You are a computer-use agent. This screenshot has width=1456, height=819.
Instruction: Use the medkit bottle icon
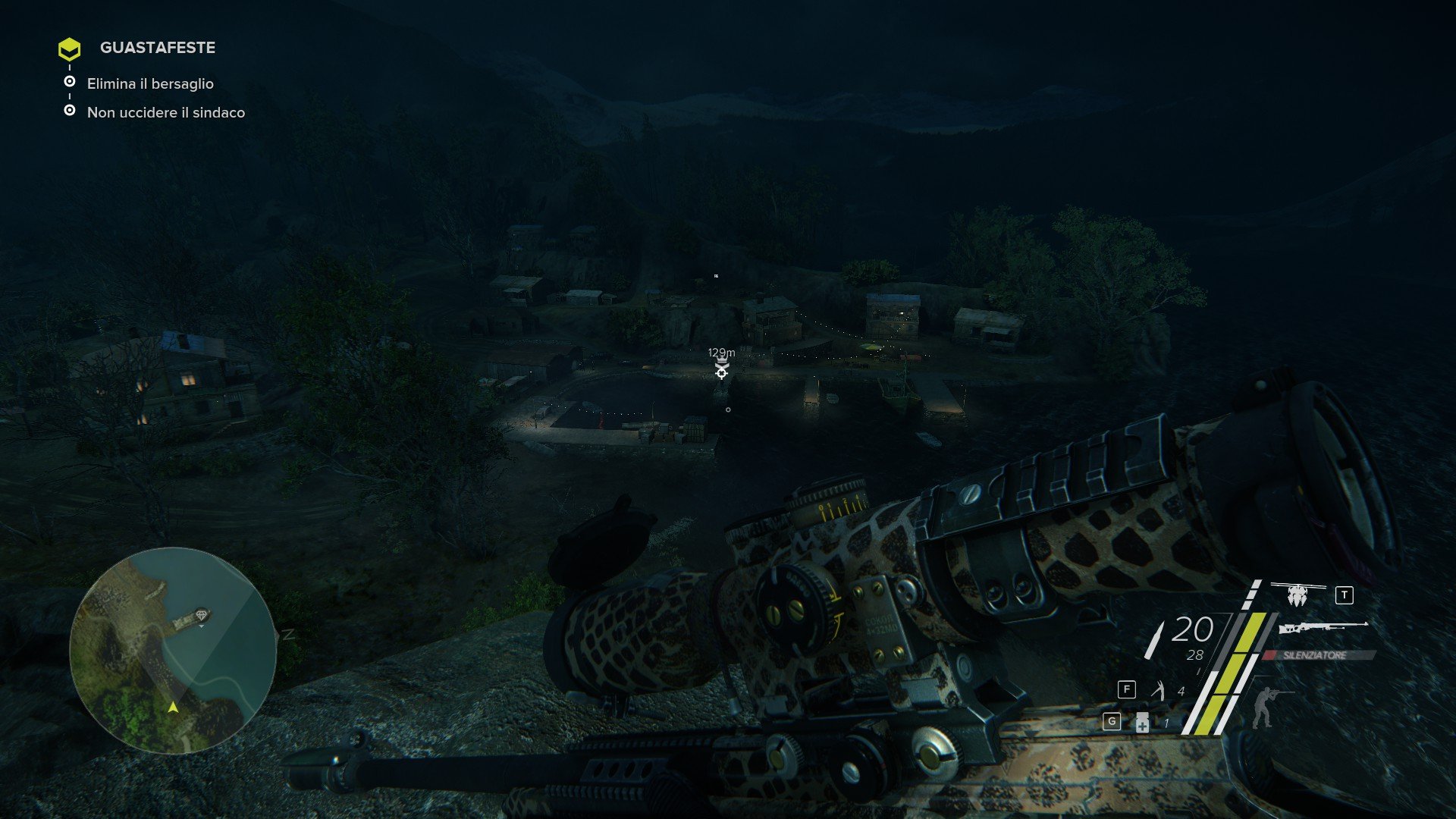point(1142,723)
